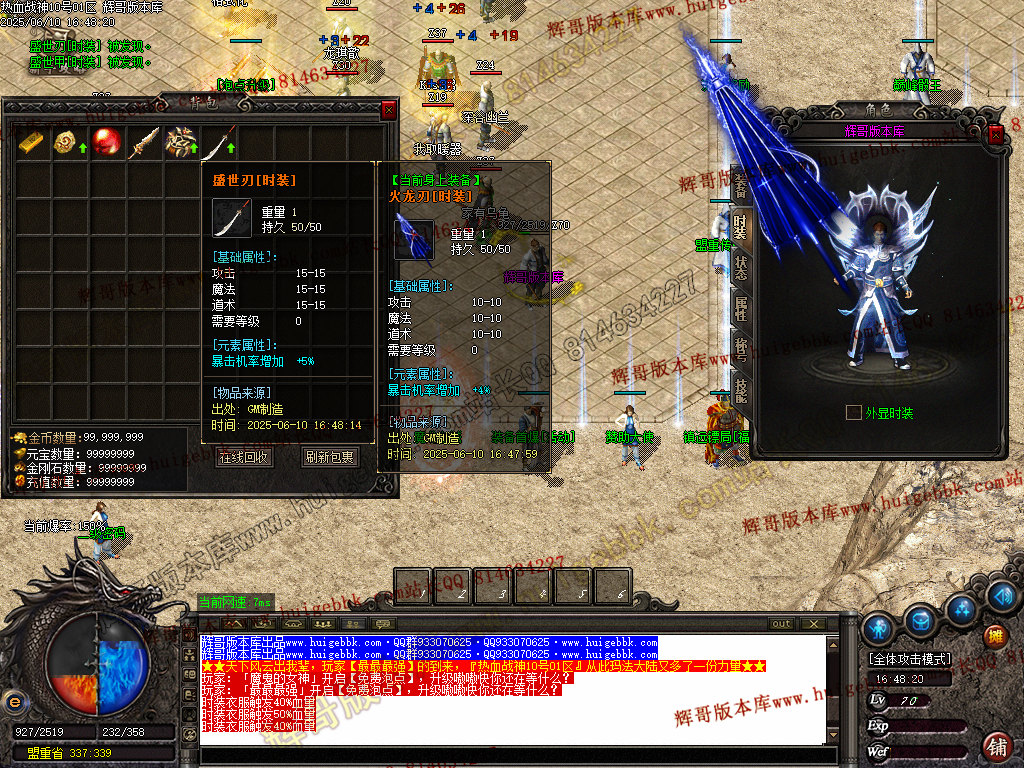The width and height of the screenshot is (1024, 768).
Task: Select the 盛世刃 curved blade slot
Action: point(219,143)
